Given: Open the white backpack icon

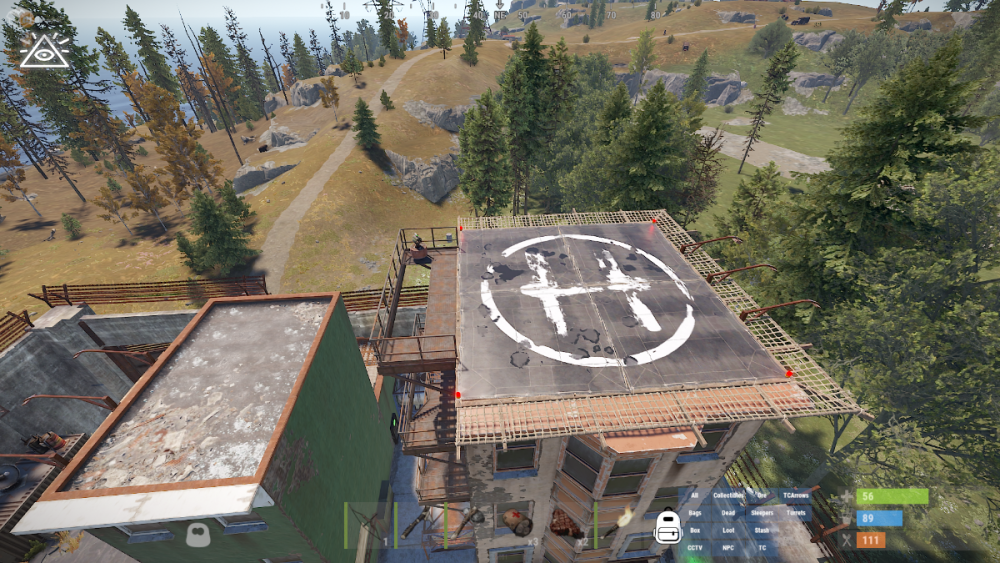Looking at the screenshot, I should 666,527.
